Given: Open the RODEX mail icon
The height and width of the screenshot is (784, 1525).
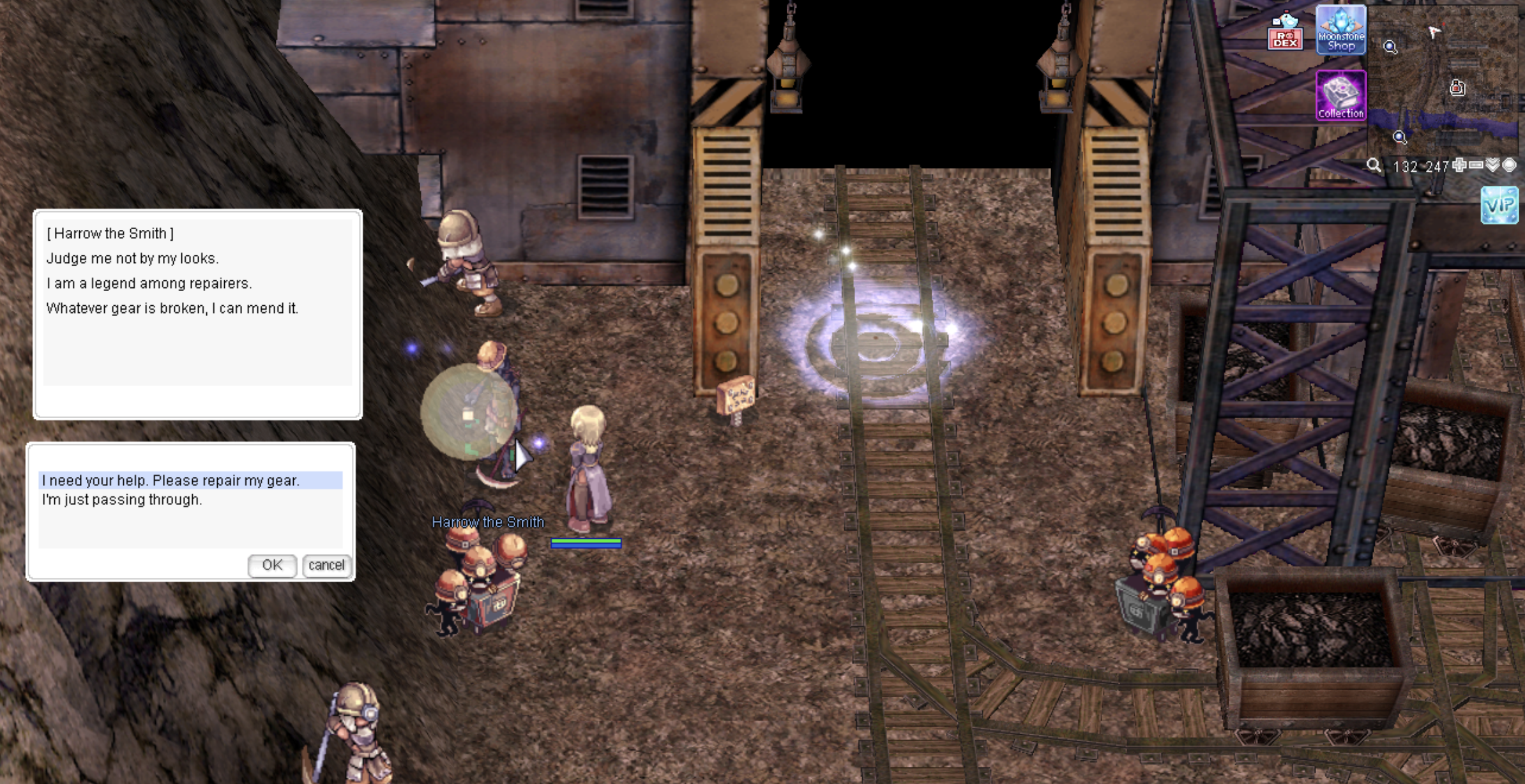Looking at the screenshot, I should 1285,33.
